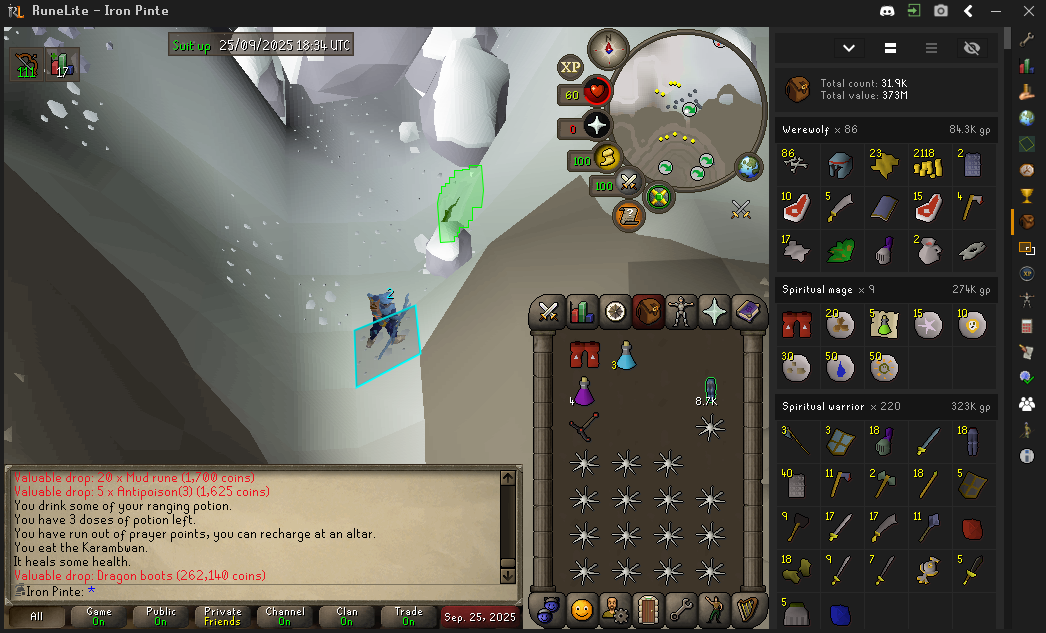Activate the special attack orb
Image resolution: width=1046 pixels, height=633 pixels.
point(629,183)
